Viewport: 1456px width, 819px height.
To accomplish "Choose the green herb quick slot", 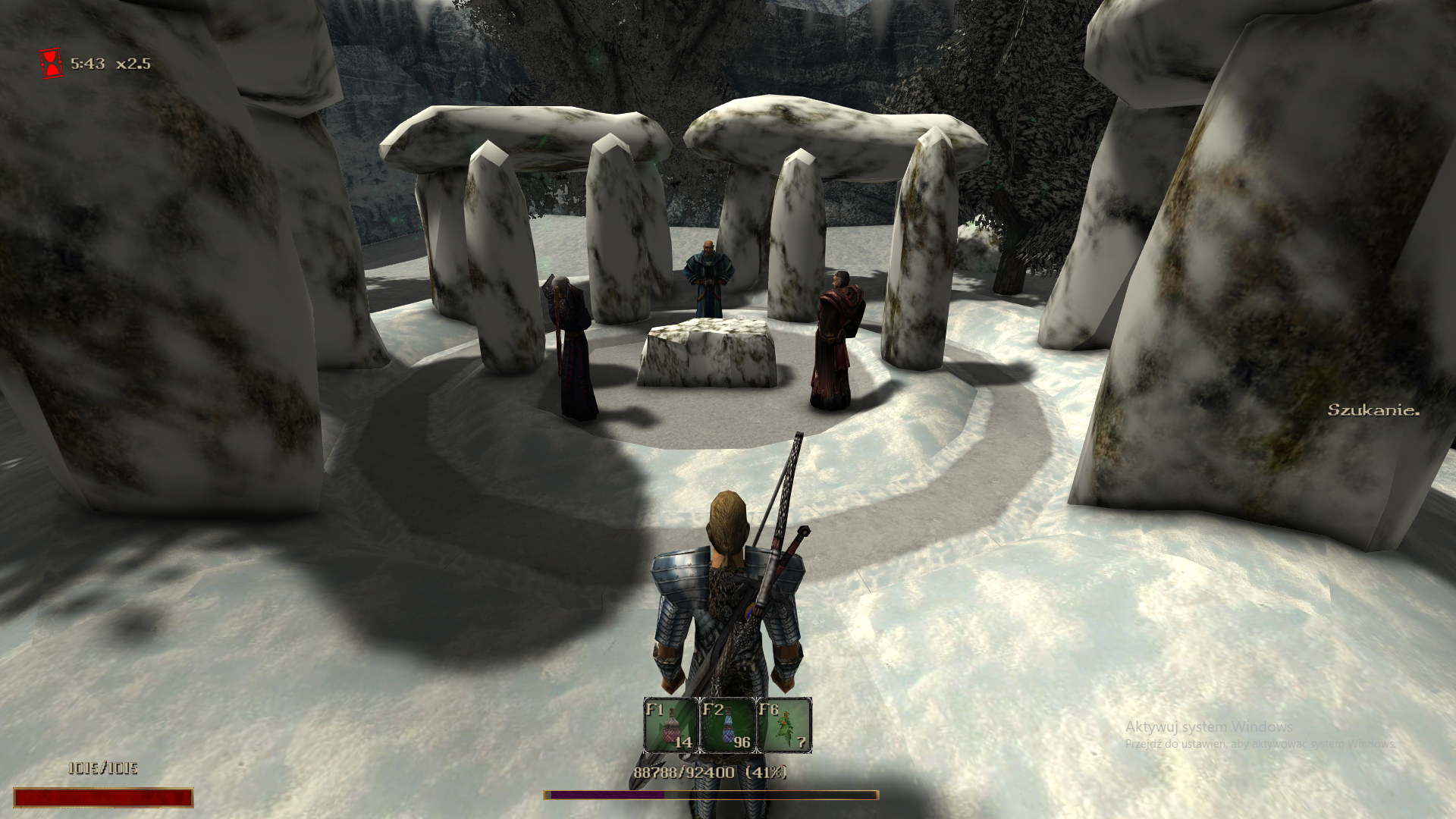I will coord(784,726).
